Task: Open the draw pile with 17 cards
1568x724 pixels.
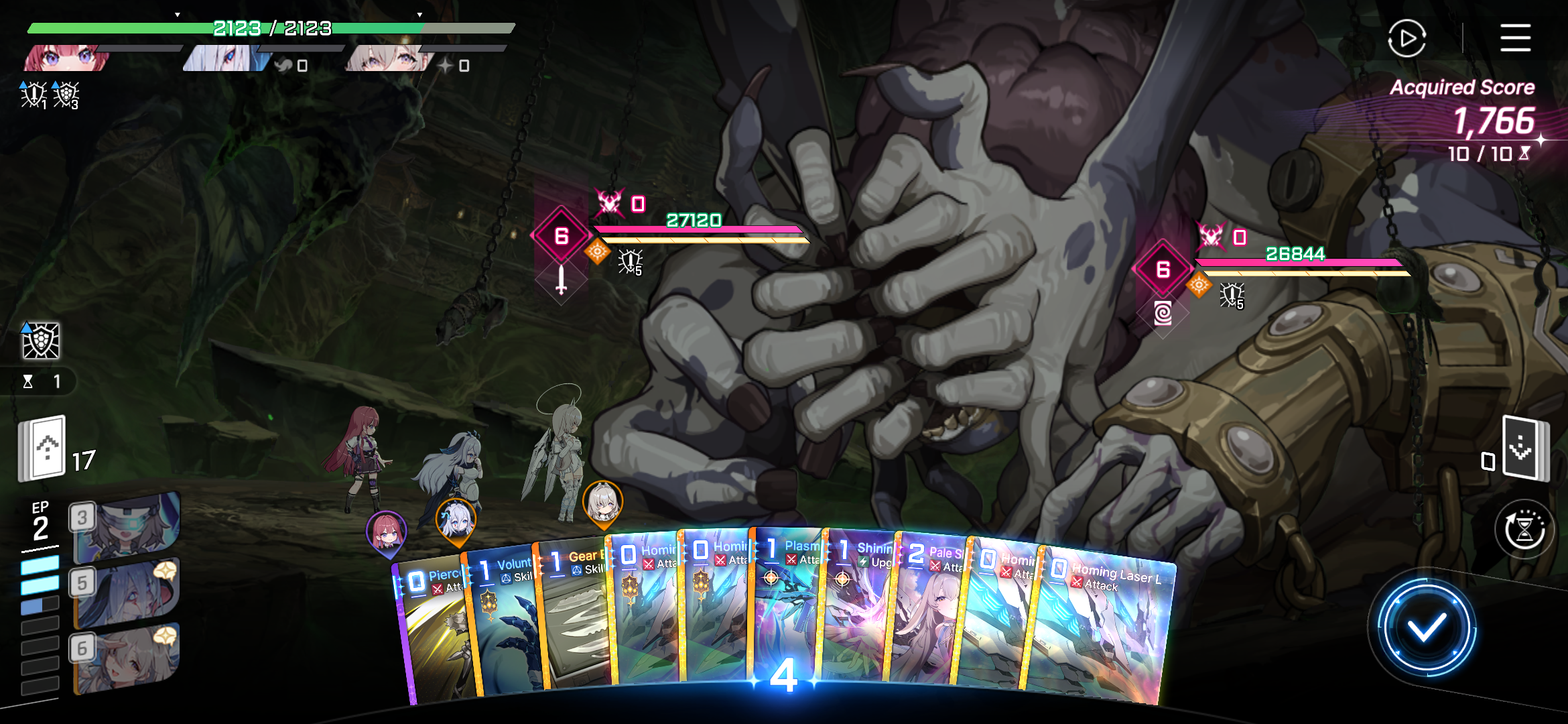Action: tap(43, 448)
